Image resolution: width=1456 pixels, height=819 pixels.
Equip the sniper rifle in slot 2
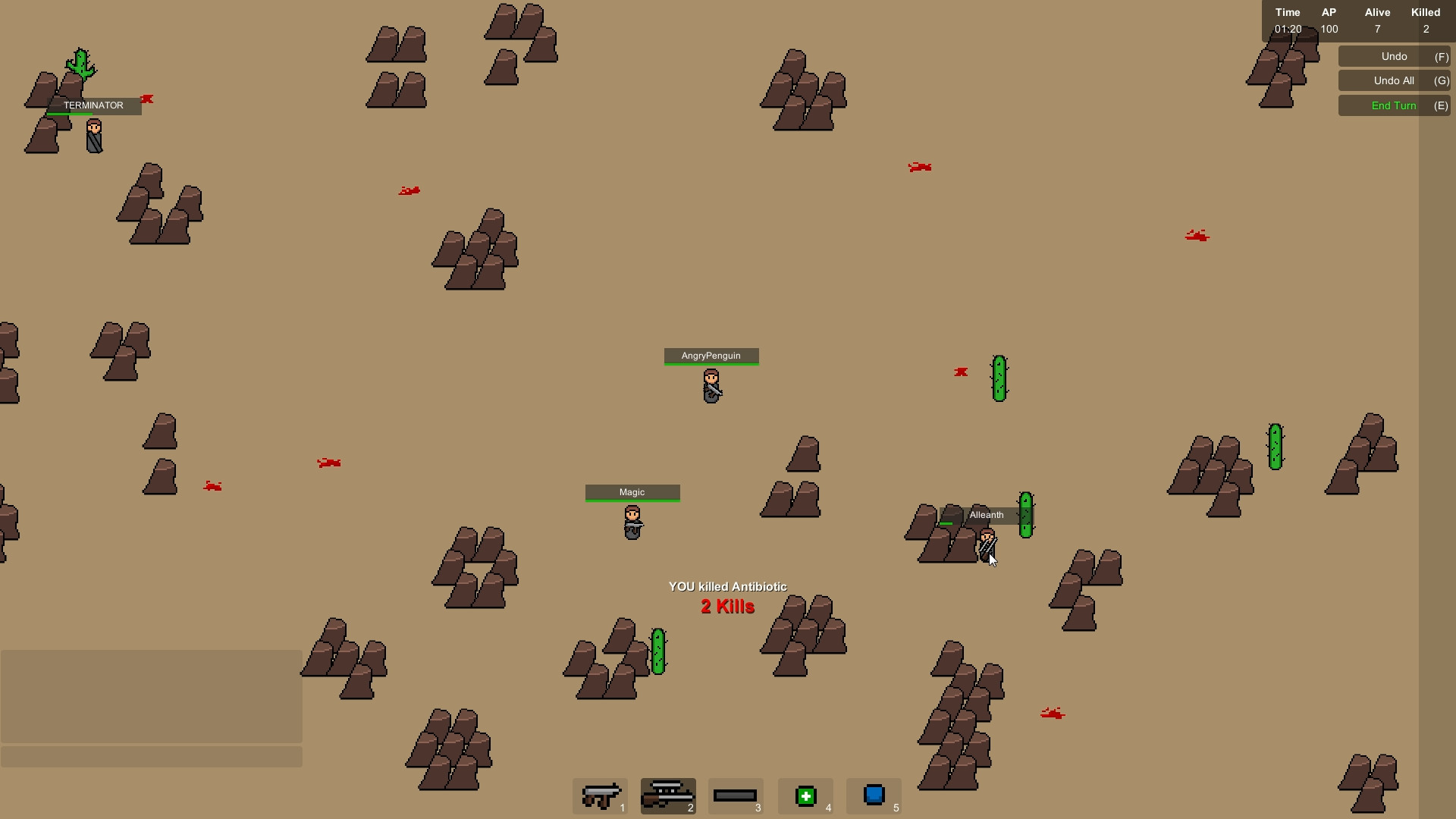668,795
